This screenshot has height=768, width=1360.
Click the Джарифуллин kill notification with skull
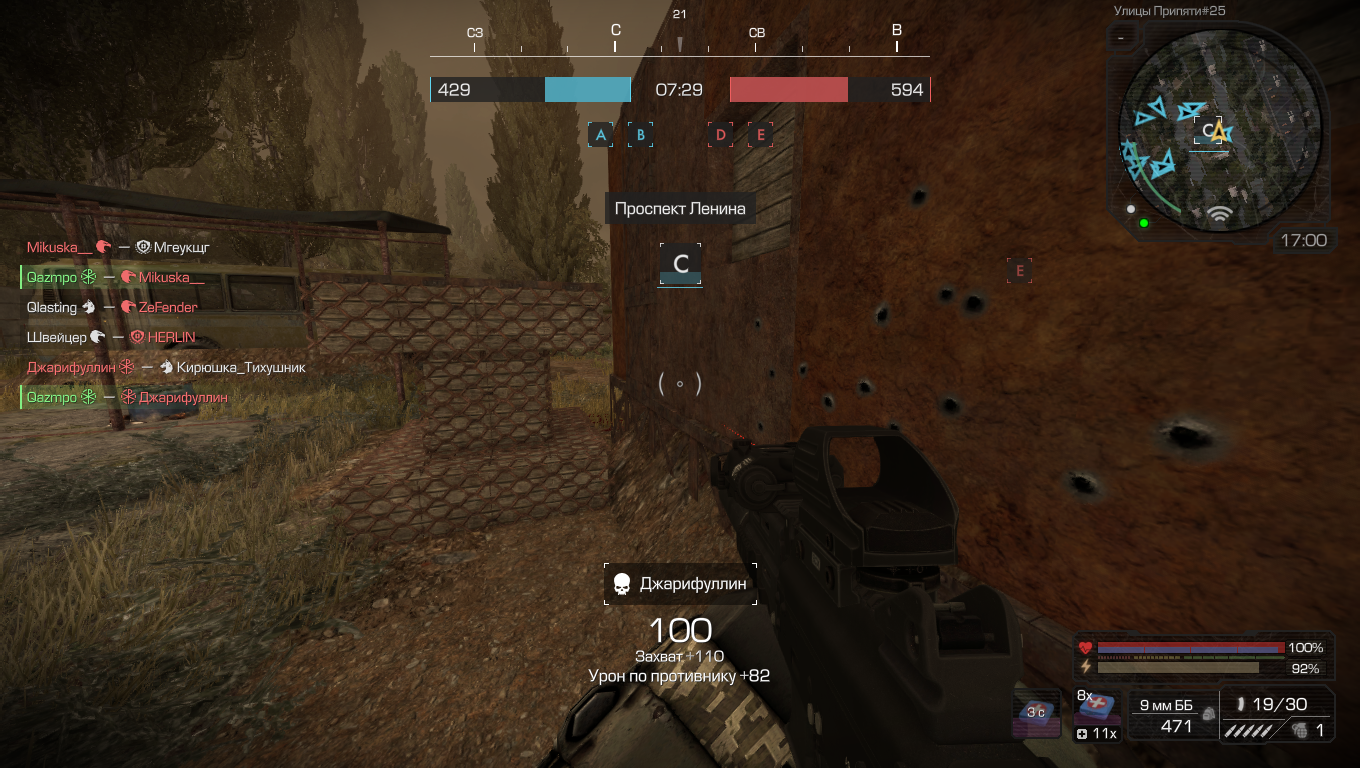click(680, 584)
